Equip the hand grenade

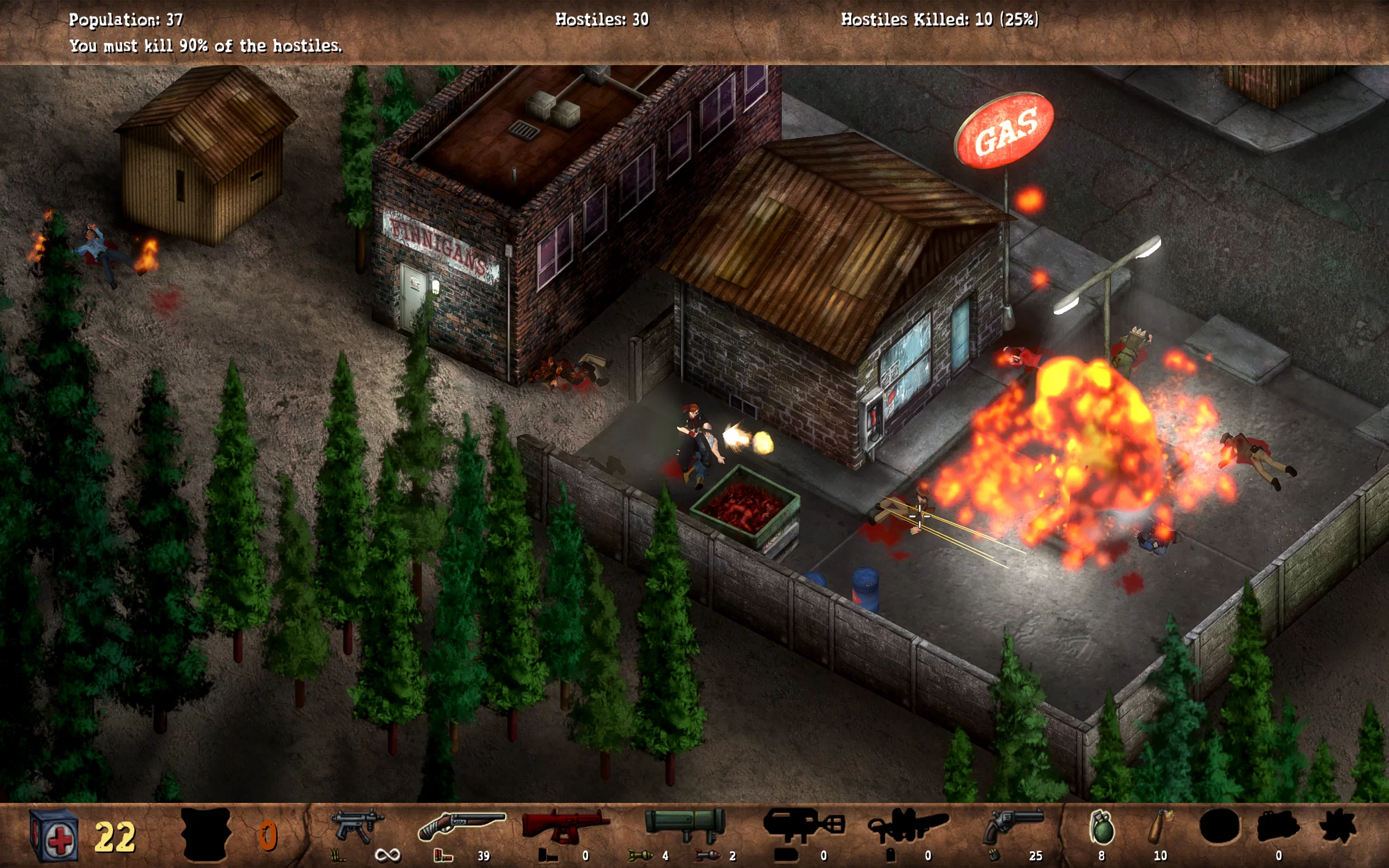click(1101, 827)
